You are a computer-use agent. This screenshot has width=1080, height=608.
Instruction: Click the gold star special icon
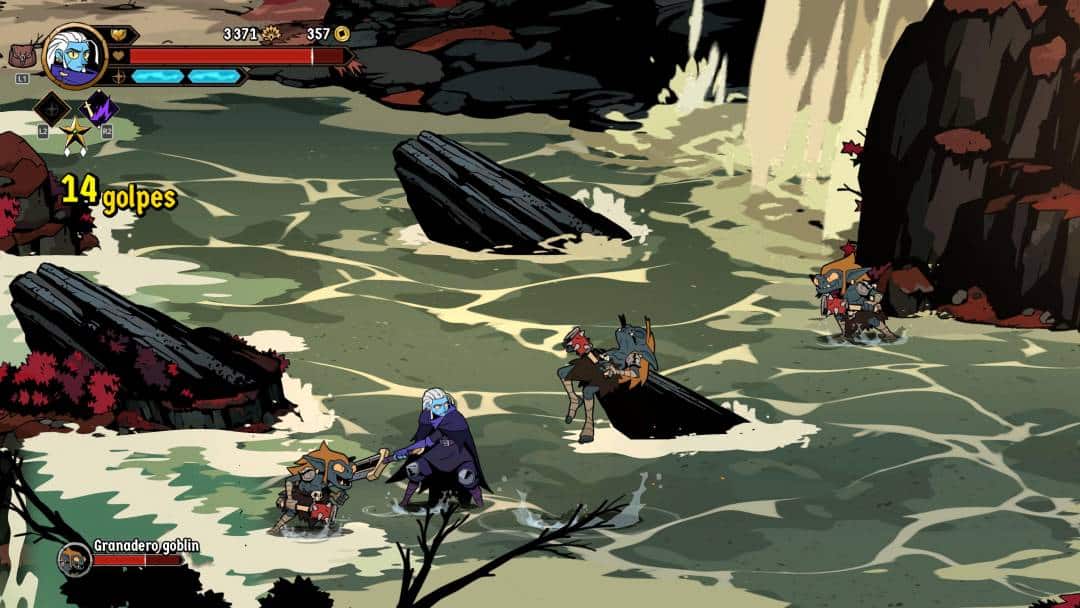(74, 133)
